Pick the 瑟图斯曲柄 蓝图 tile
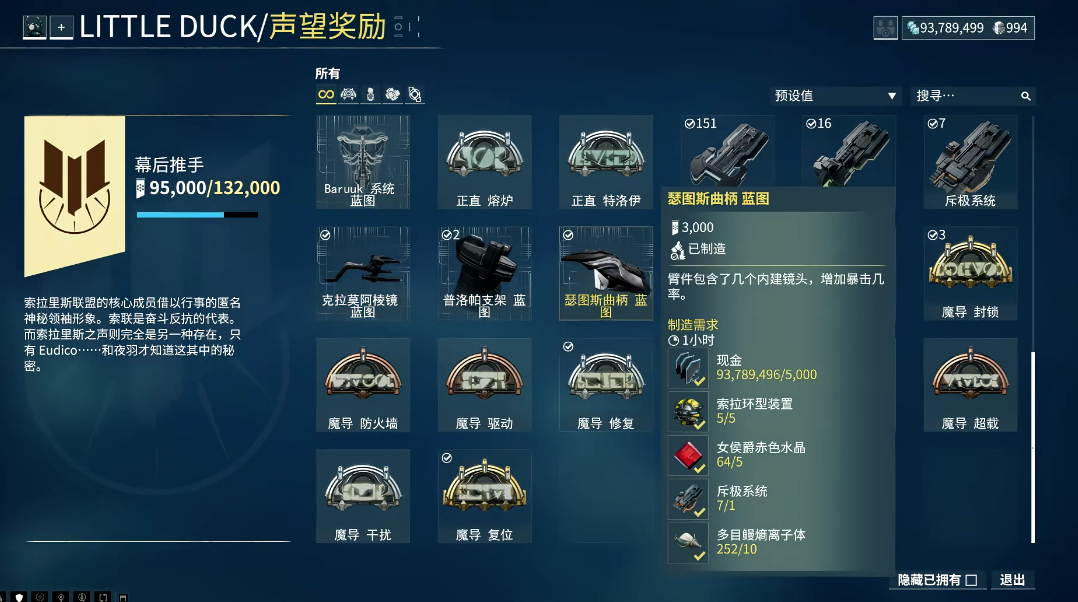The height and width of the screenshot is (602, 1078). coord(605,273)
